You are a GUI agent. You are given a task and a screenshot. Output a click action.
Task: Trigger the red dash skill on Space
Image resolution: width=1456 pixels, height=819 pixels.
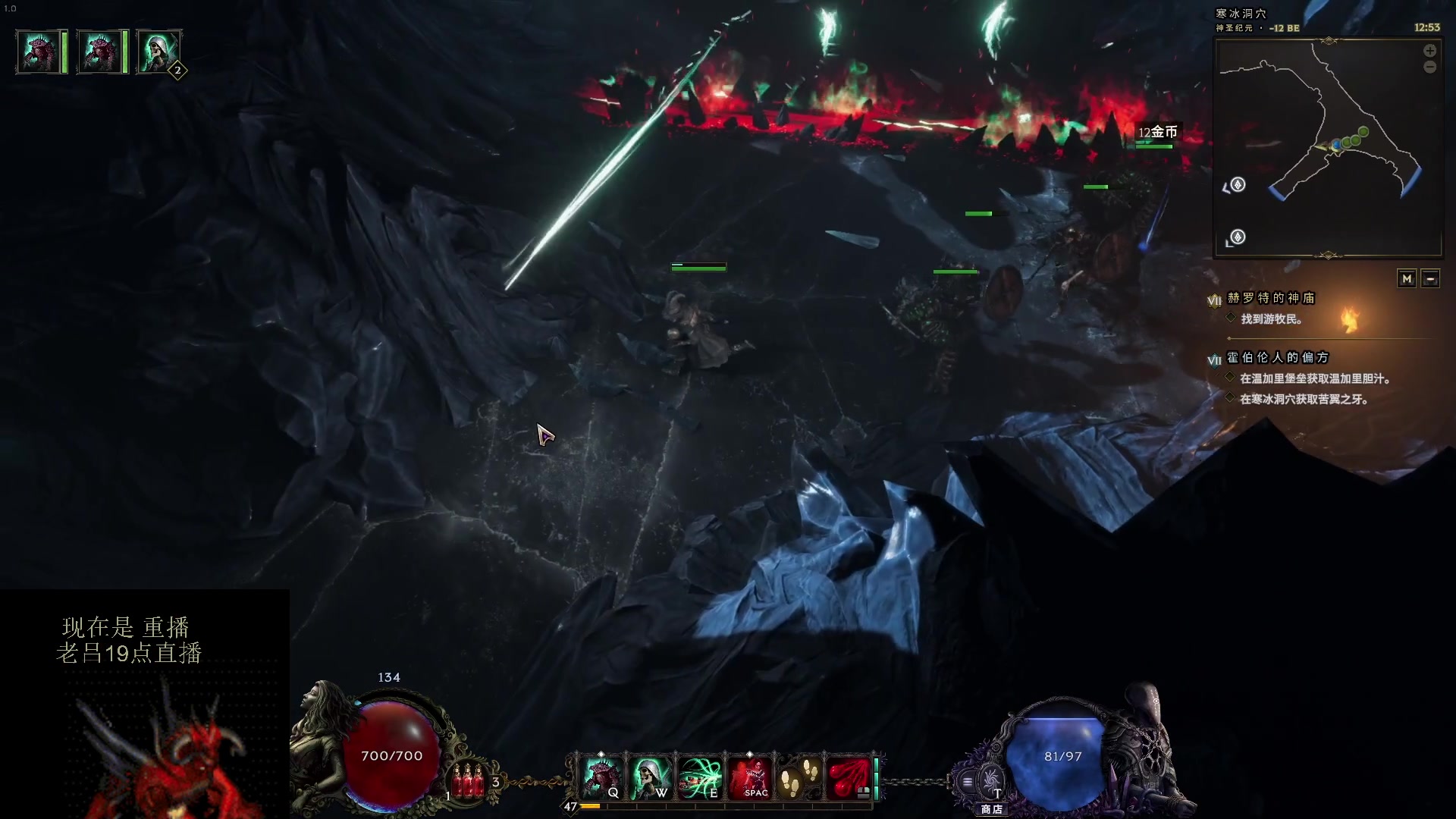(750, 777)
